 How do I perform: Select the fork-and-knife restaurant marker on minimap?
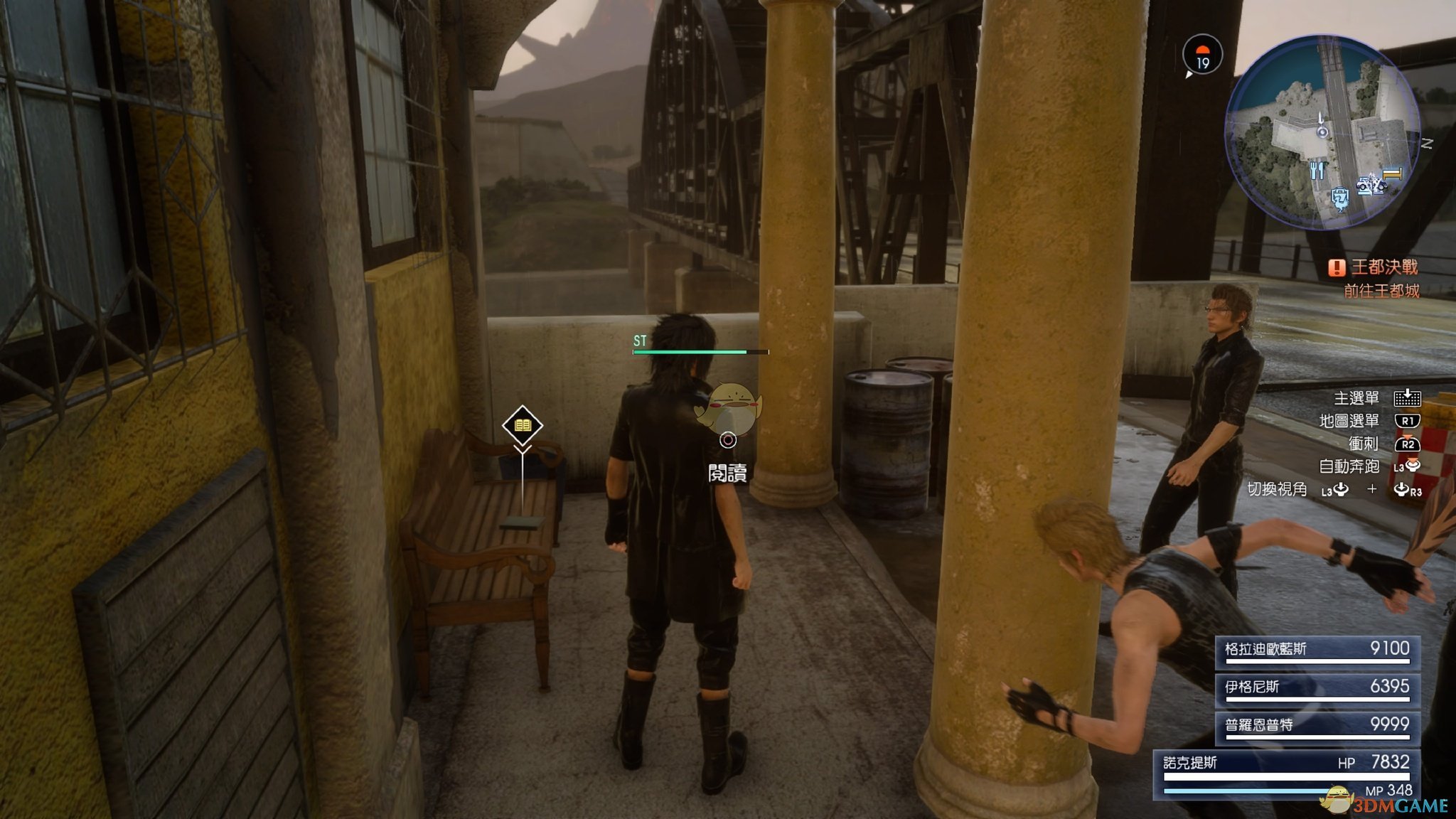click(1317, 171)
